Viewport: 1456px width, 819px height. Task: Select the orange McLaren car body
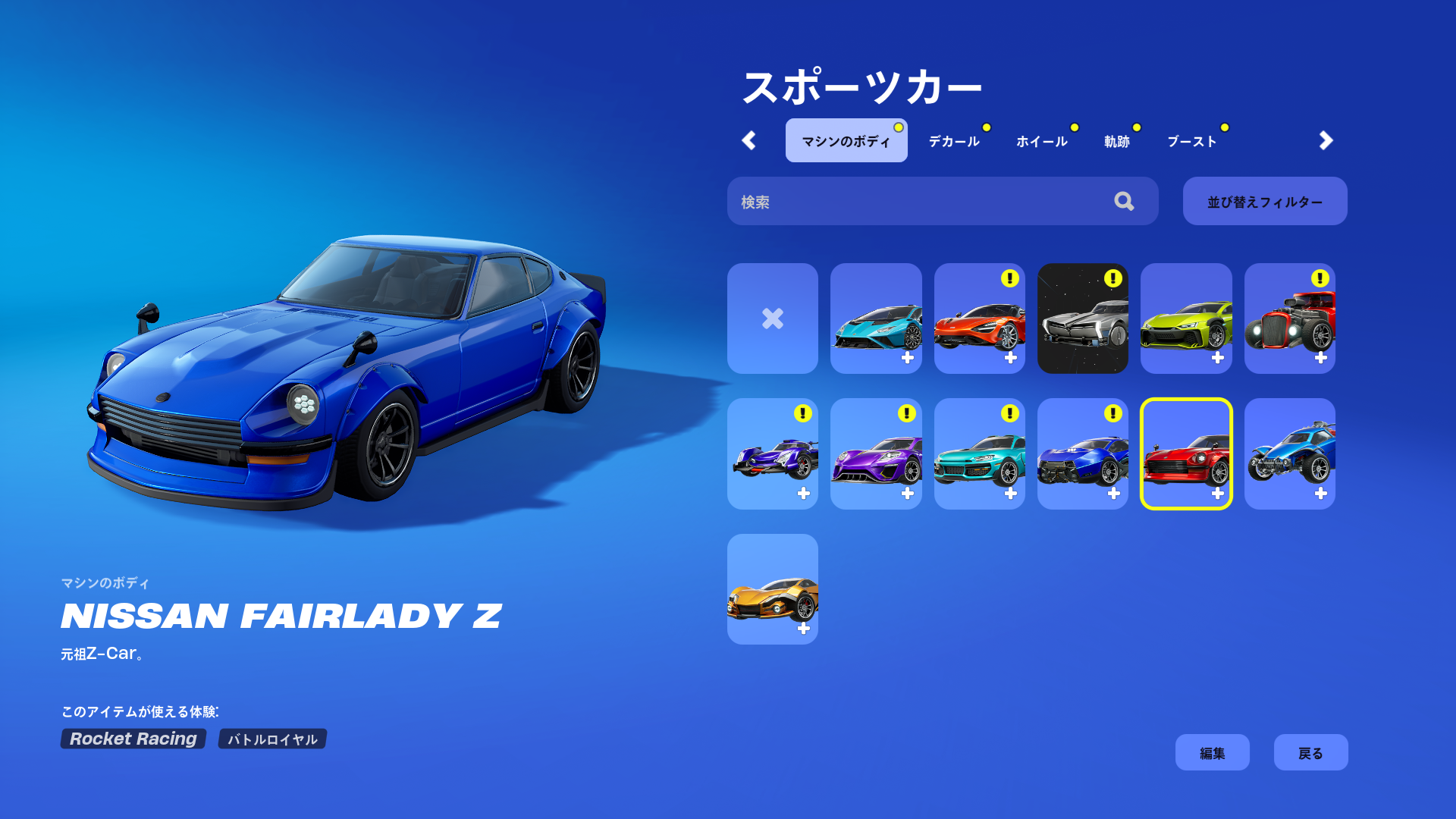pos(979,318)
